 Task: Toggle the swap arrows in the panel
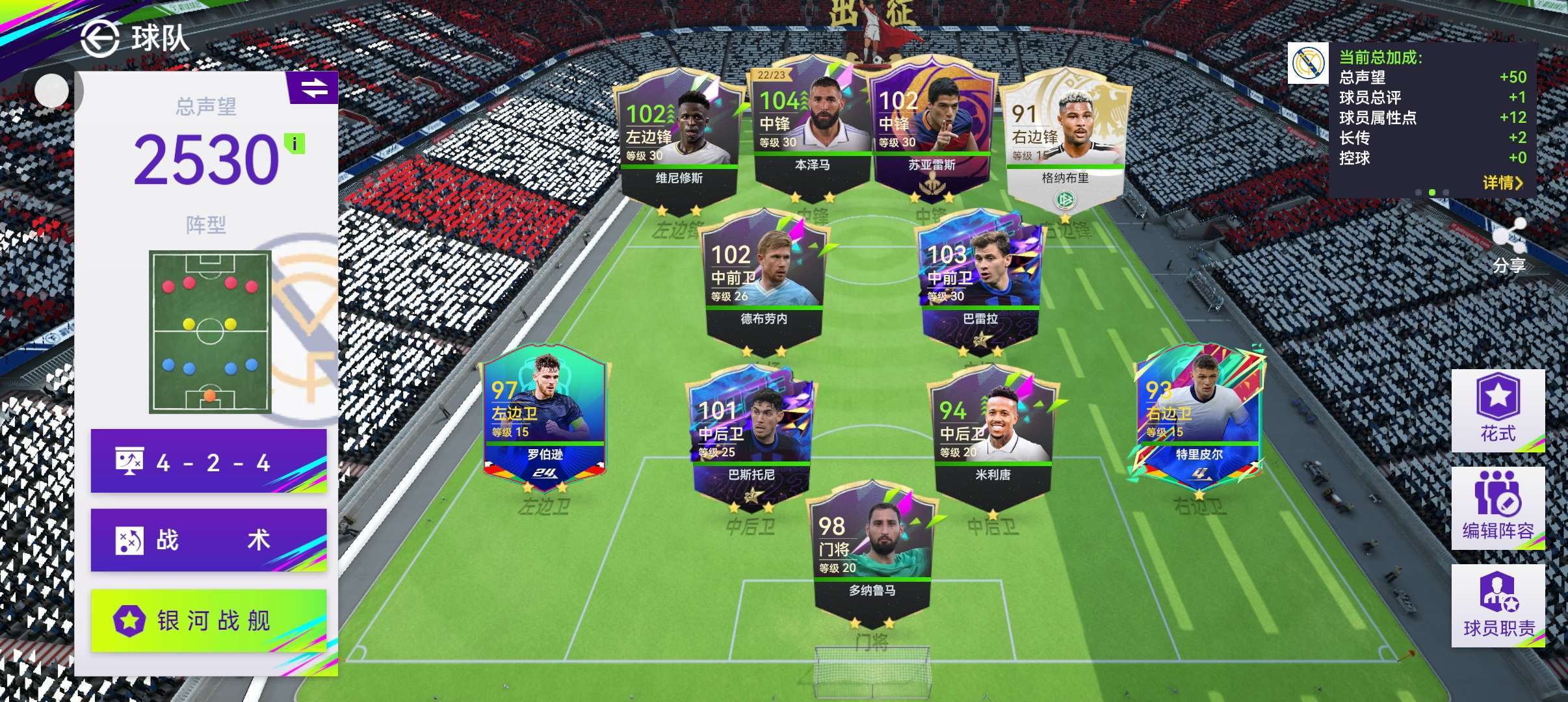pyautogui.click(x=313, y=88)
